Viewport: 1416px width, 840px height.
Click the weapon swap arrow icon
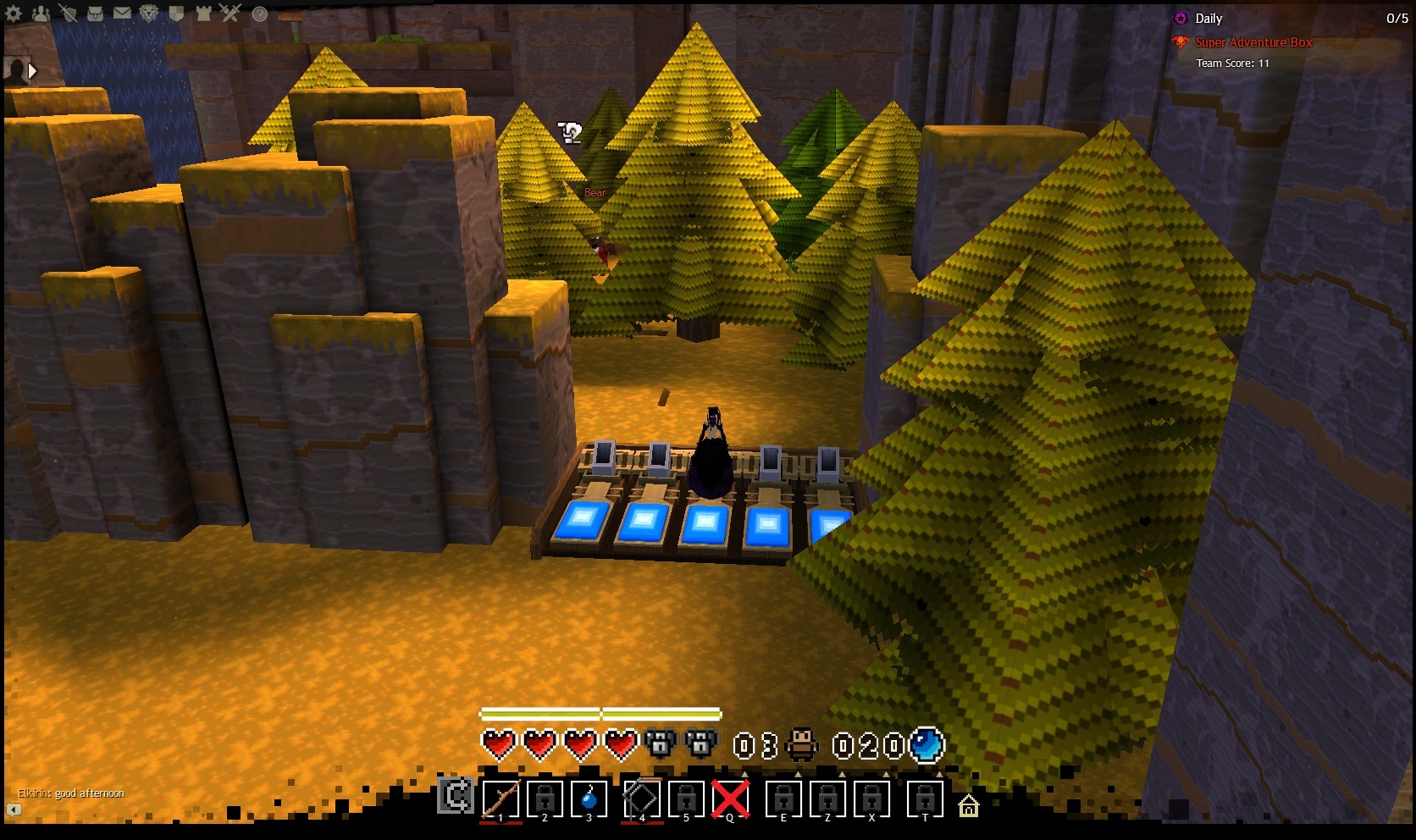[456, 797]
